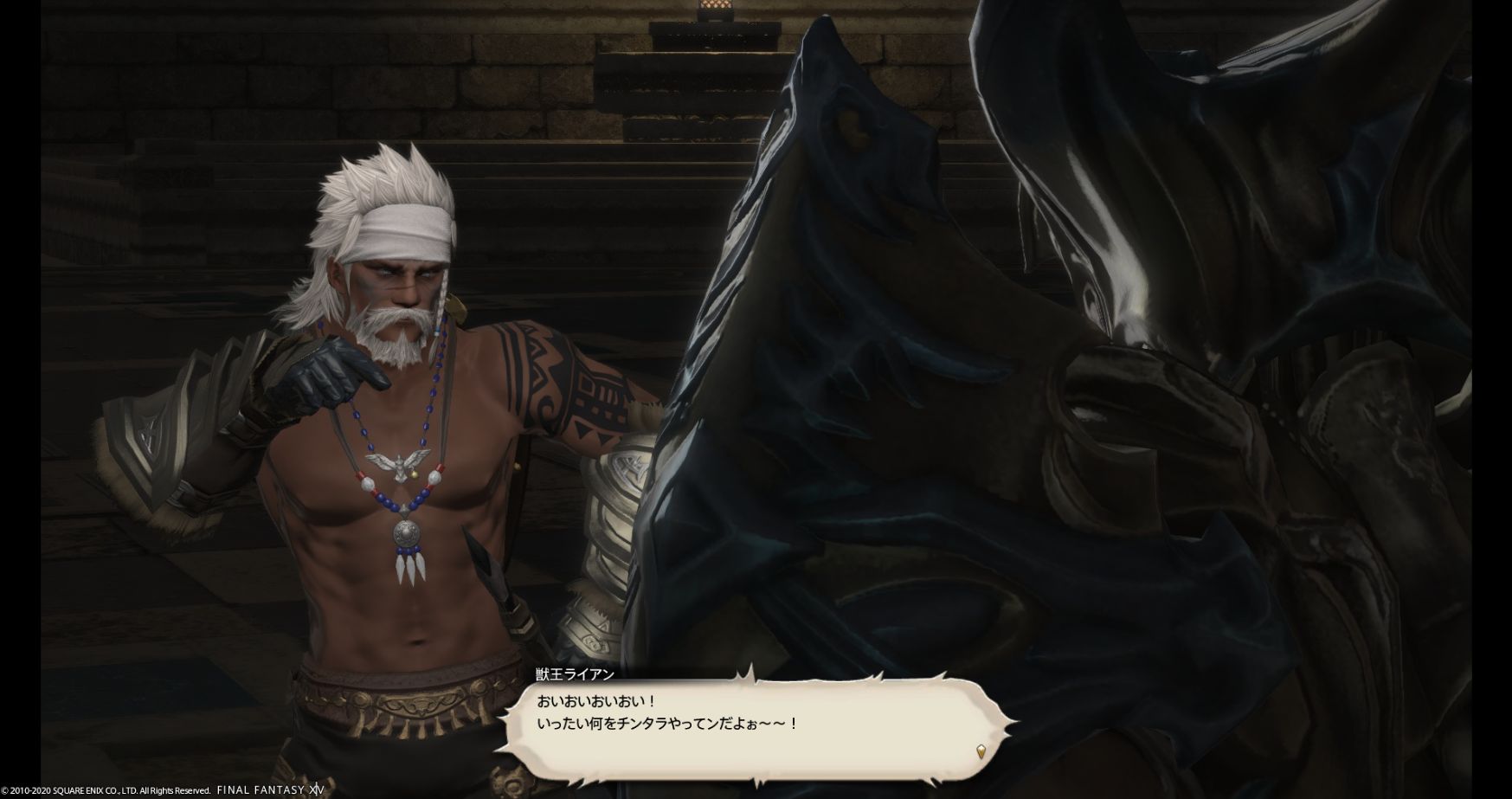
Task: Click the Square Enix copyright text
Action: point(104,789)
